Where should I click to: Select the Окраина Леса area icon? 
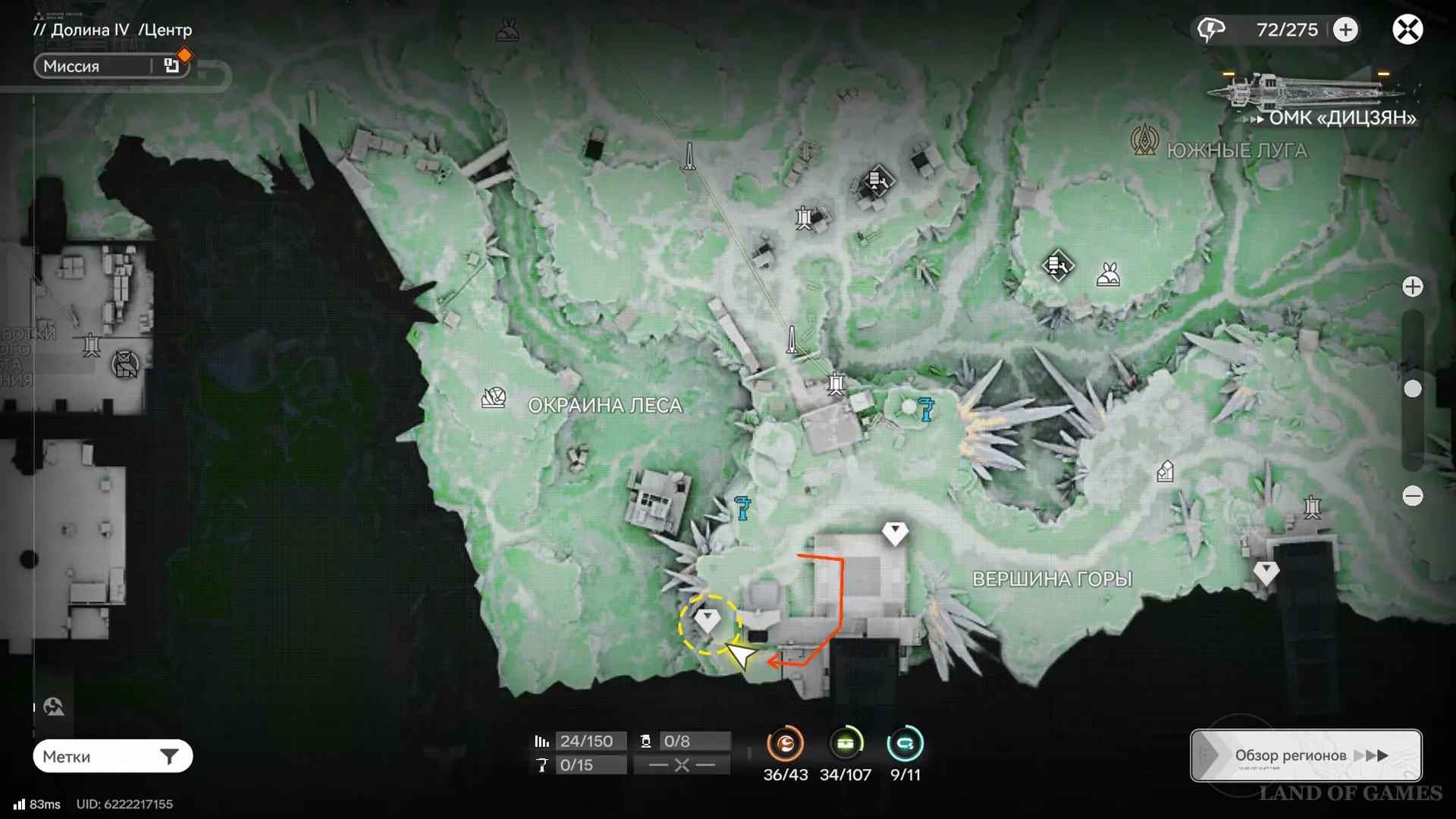pyautogui.click(x=494, y=397)
